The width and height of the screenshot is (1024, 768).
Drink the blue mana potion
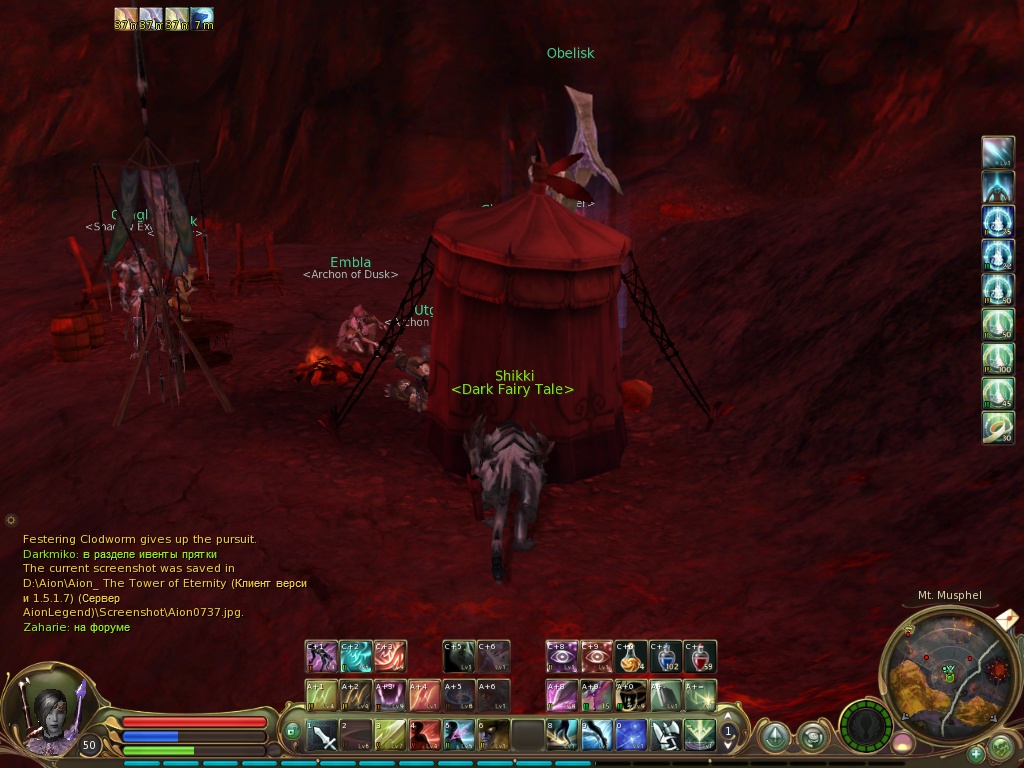[x=665, y=657]
